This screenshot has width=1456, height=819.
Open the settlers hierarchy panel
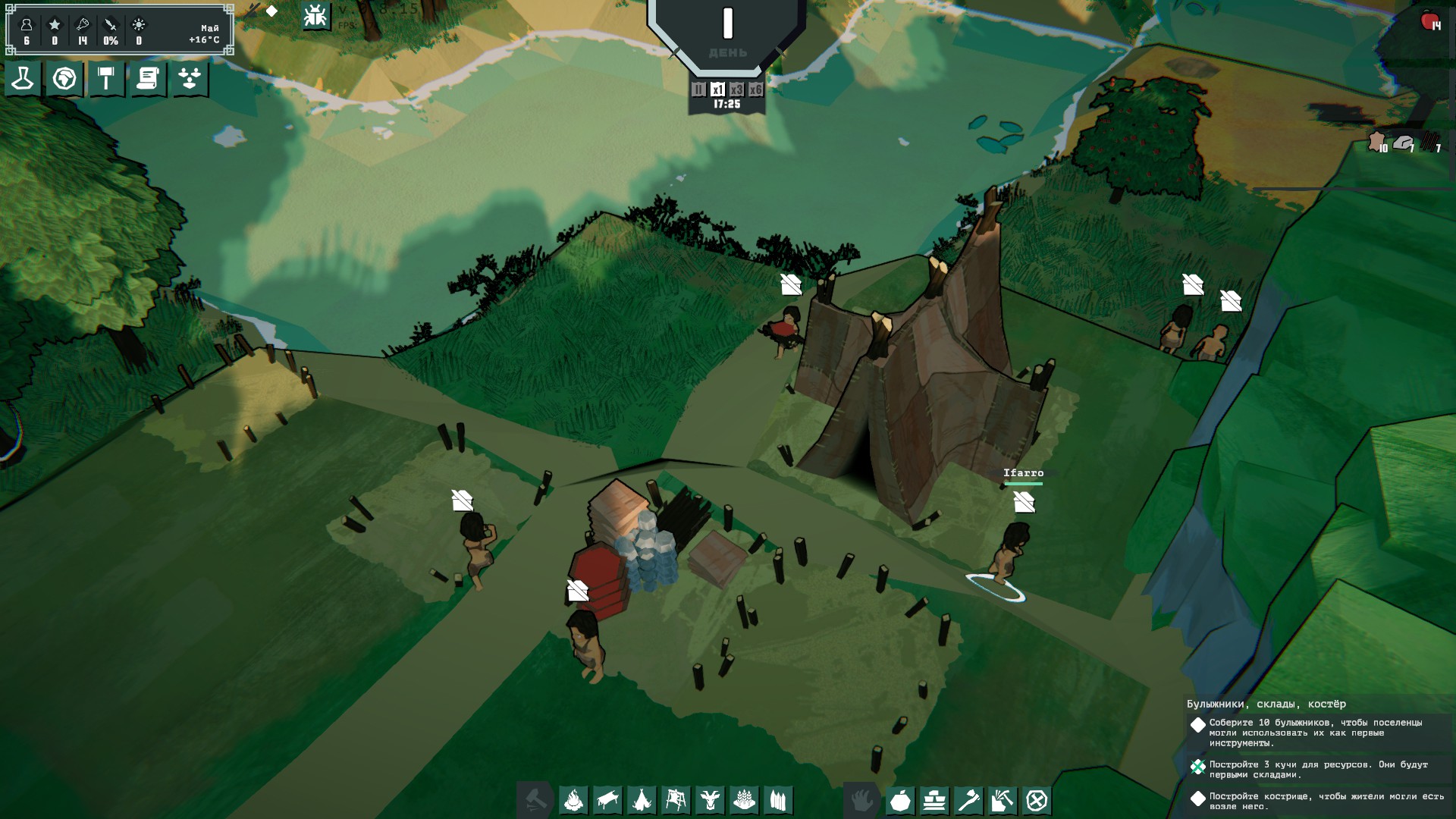(x=190, y=78)
